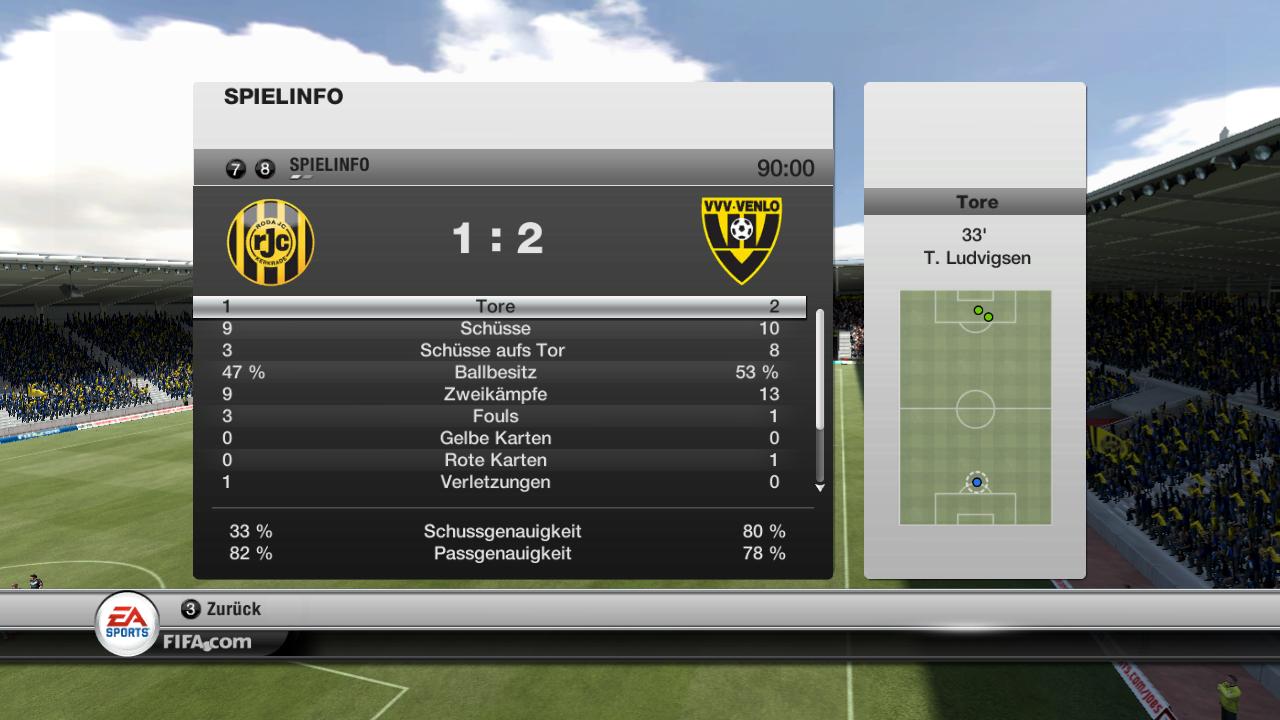Show details for the Fouls row
The height and width of the screenshot is (720, 1280).
coord(500,417)
